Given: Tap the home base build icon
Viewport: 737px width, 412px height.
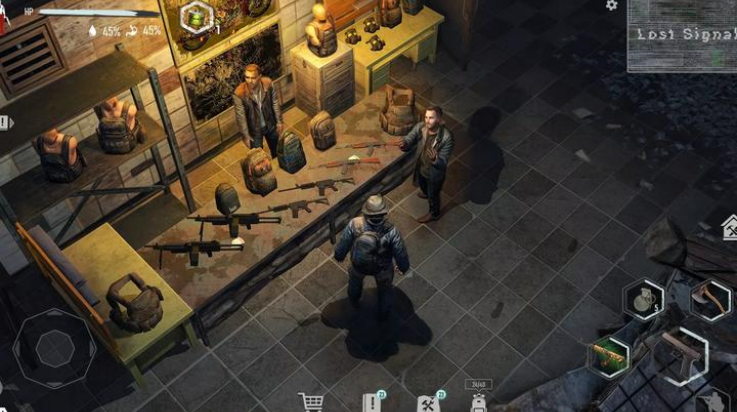Looking at the screenshot, I should pos(730,228).
